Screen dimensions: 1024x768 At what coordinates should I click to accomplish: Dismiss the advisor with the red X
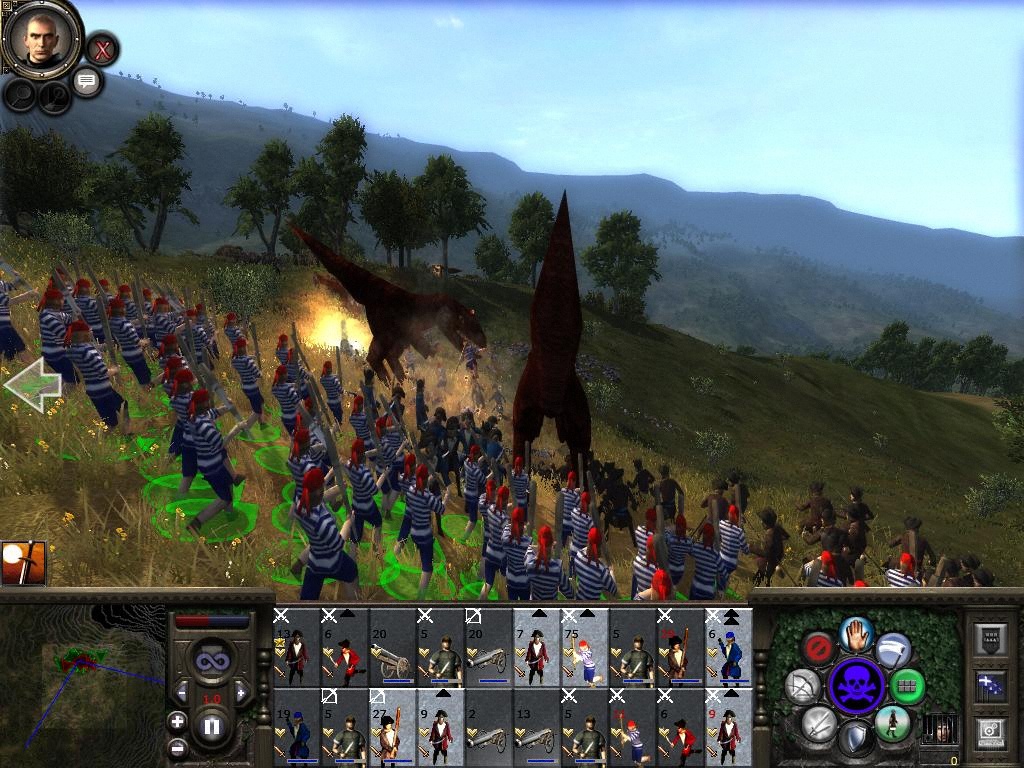click(x=102, y=48)
